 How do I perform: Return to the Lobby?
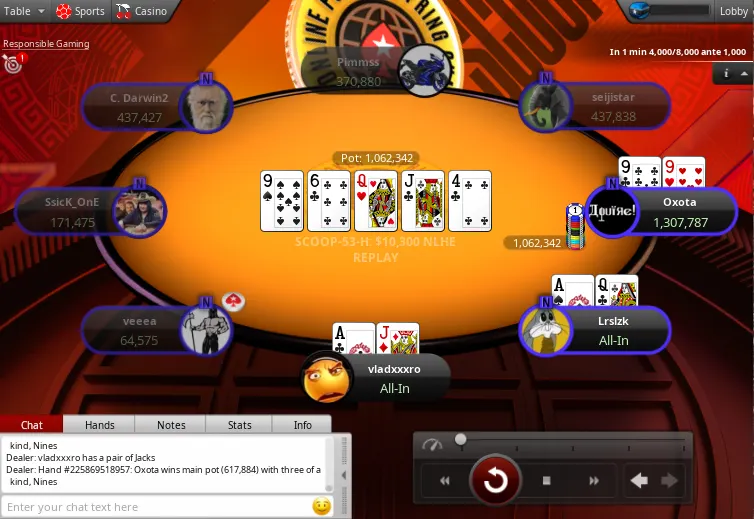pos(733,11)
